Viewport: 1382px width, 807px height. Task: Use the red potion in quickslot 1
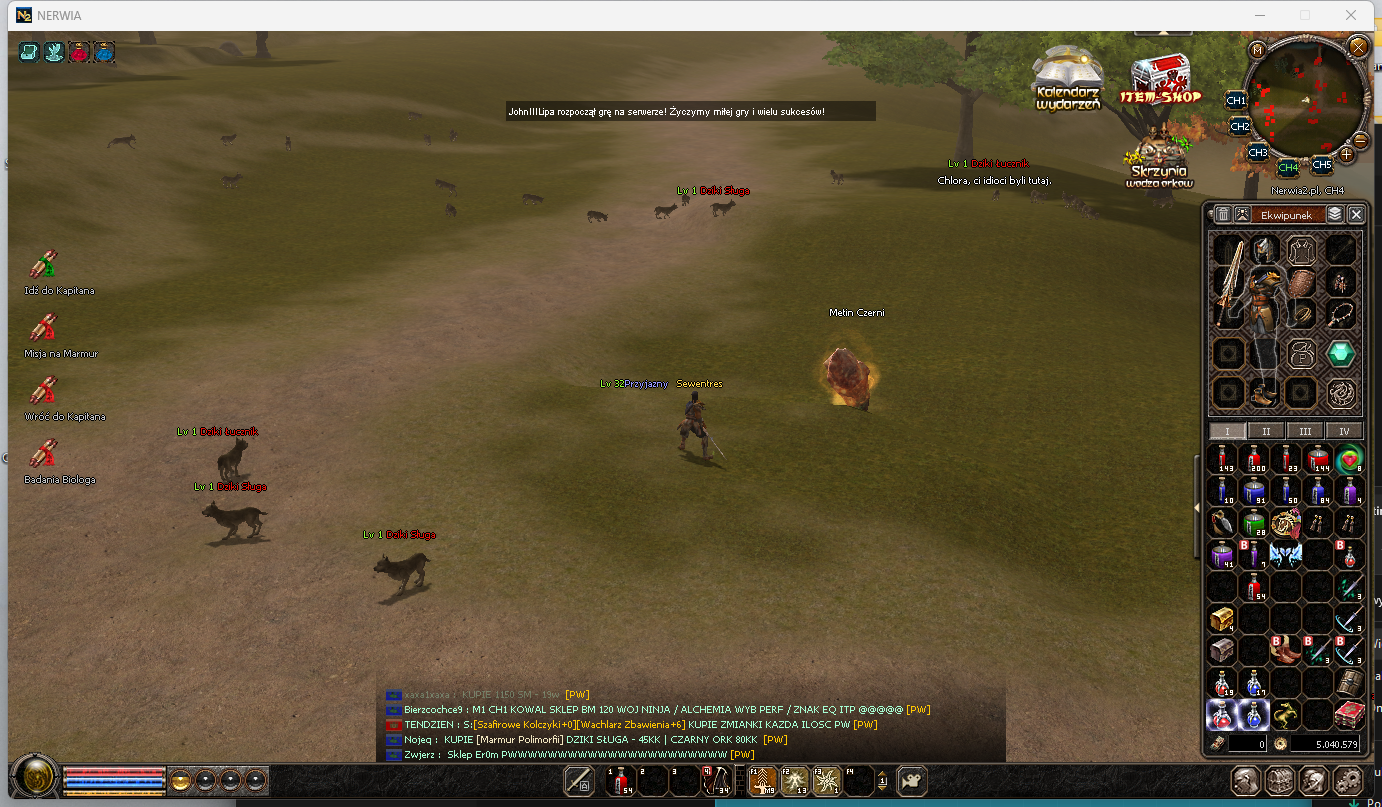tap(622, 780)
